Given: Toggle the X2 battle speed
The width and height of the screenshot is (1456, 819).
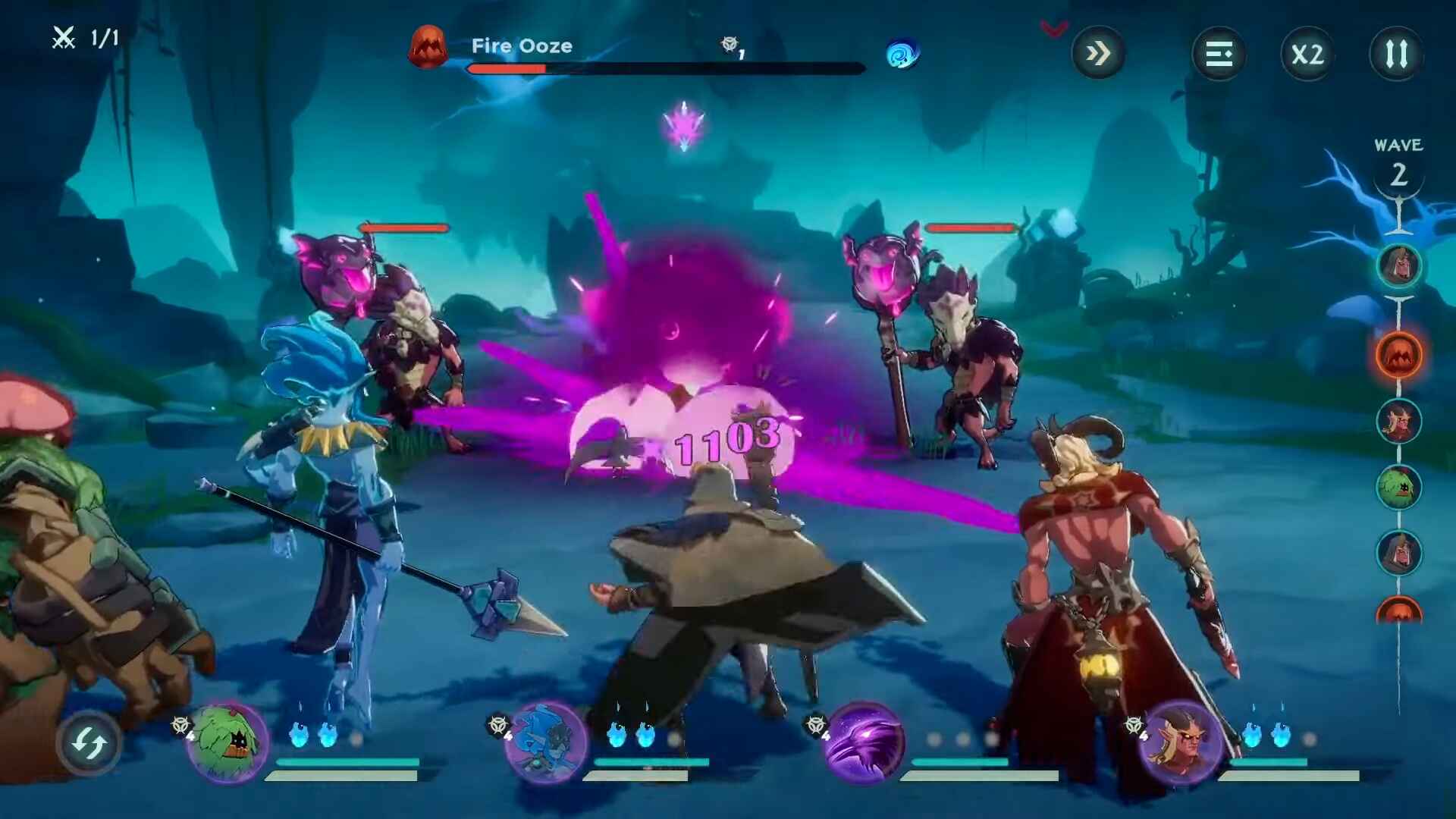Looking at the screenshot, I should point(1307,54).
